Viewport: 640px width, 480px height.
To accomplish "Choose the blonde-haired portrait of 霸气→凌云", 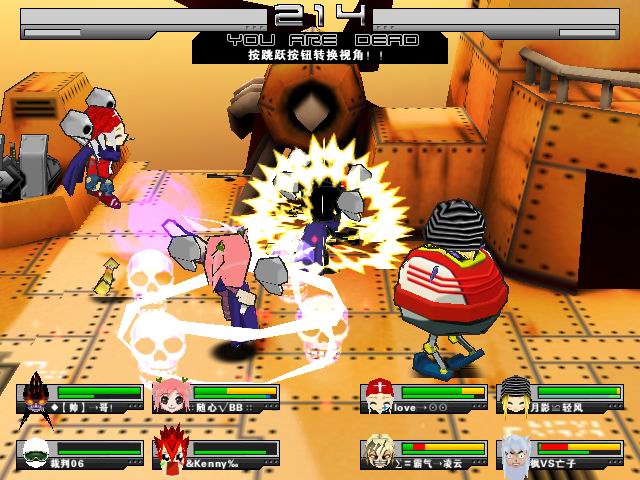I will (378, 450).
